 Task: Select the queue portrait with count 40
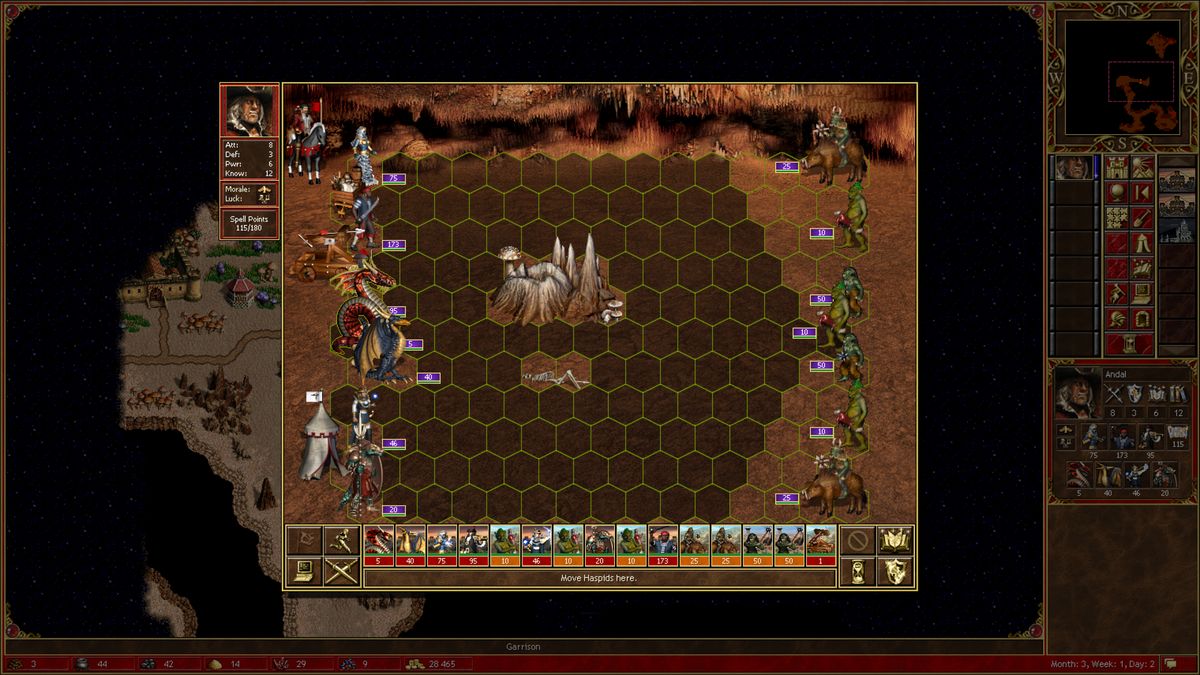pos(410,546)
